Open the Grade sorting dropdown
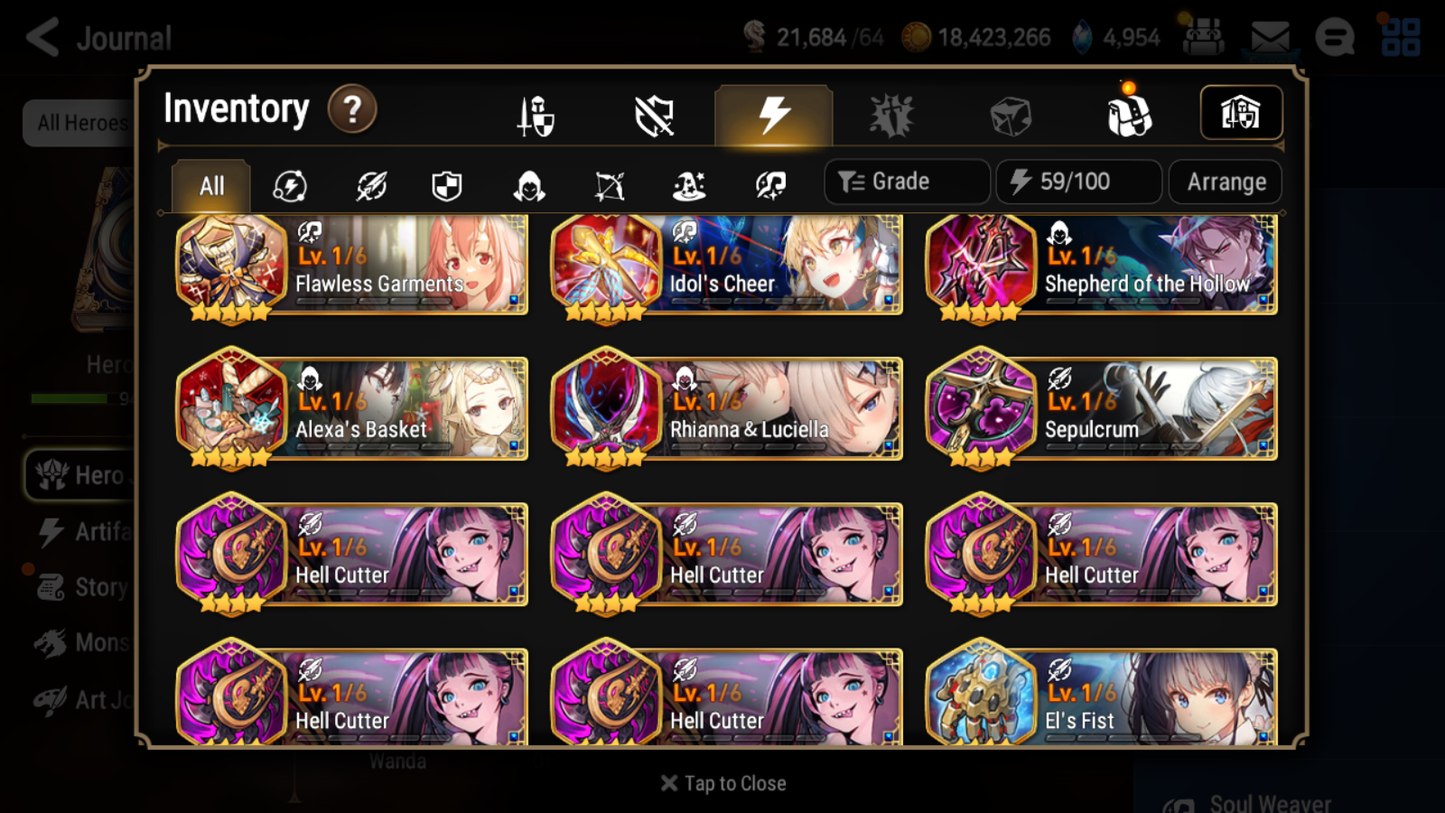This screenshot has height=813, width=1445. [905, 181]
